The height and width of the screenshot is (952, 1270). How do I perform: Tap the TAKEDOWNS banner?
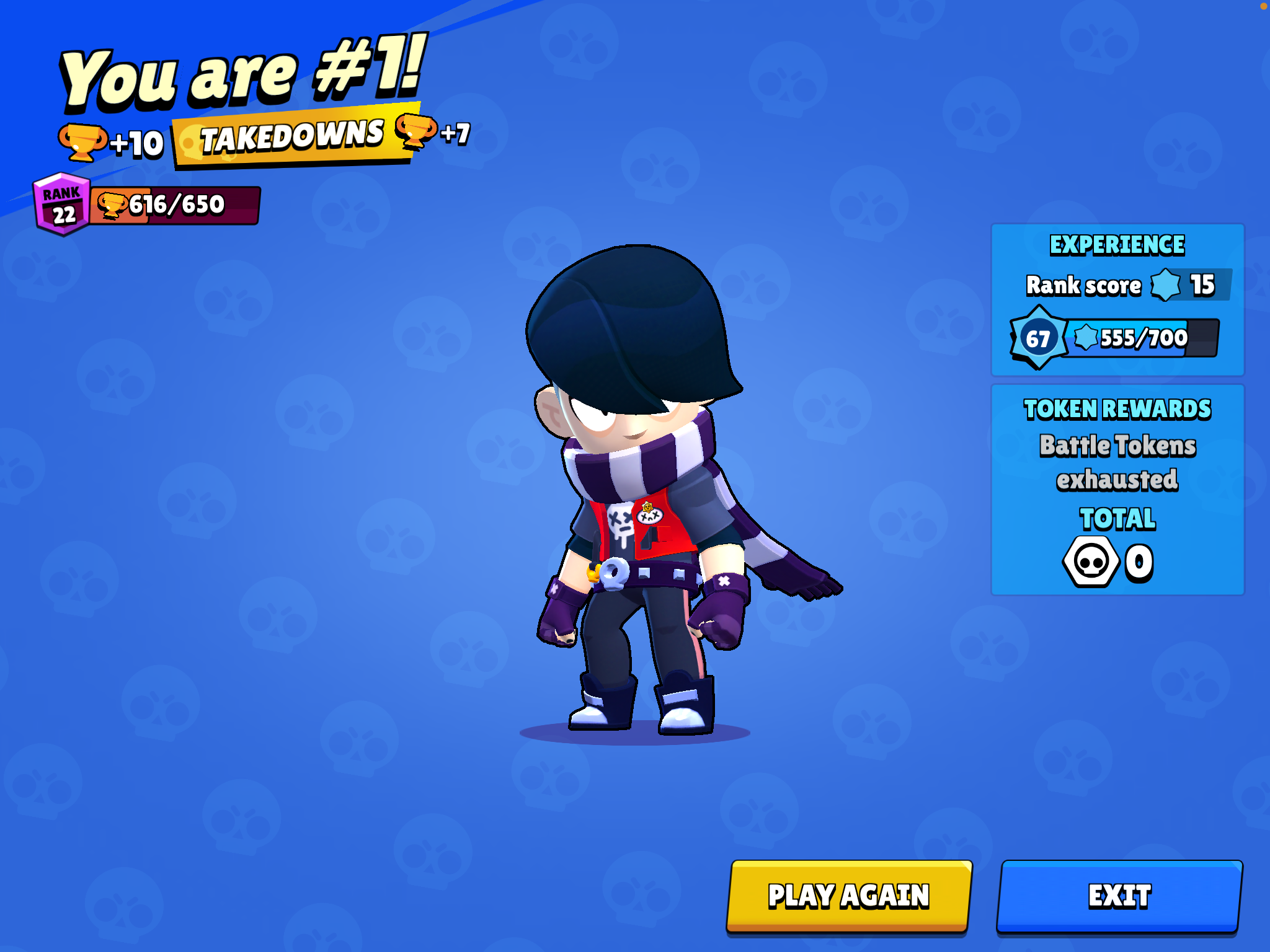tap(293, 138)
